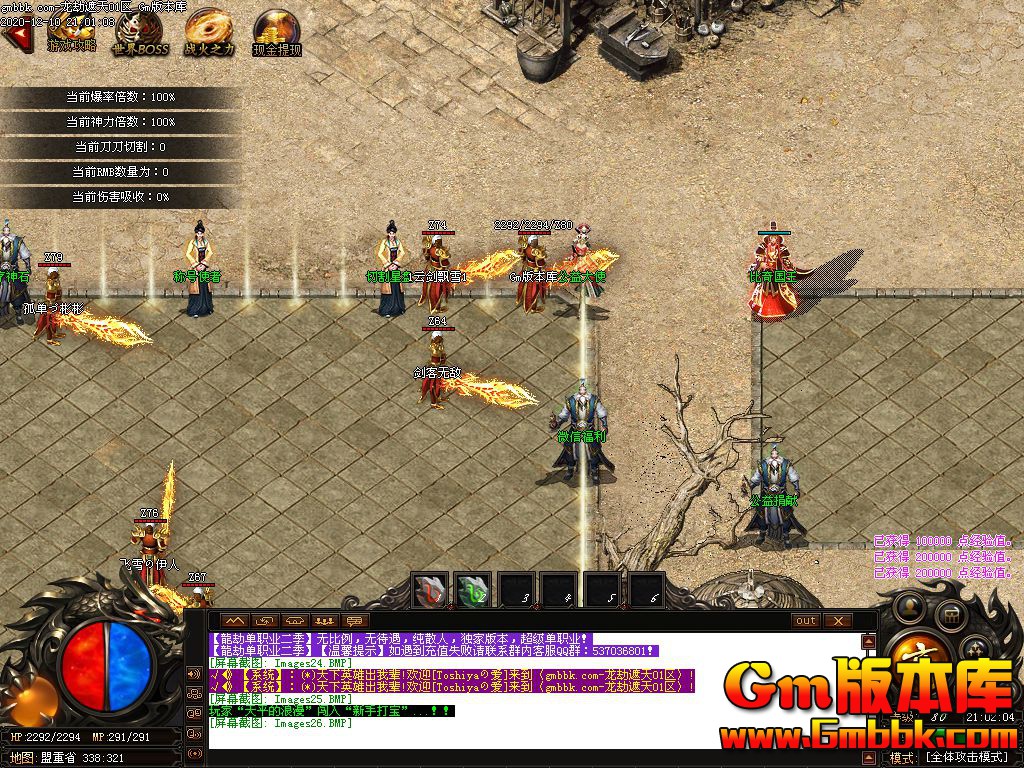Open the 现金提现 cash withdrawal icon
This screenshot has width=1024, height=768.
point(275,30)
